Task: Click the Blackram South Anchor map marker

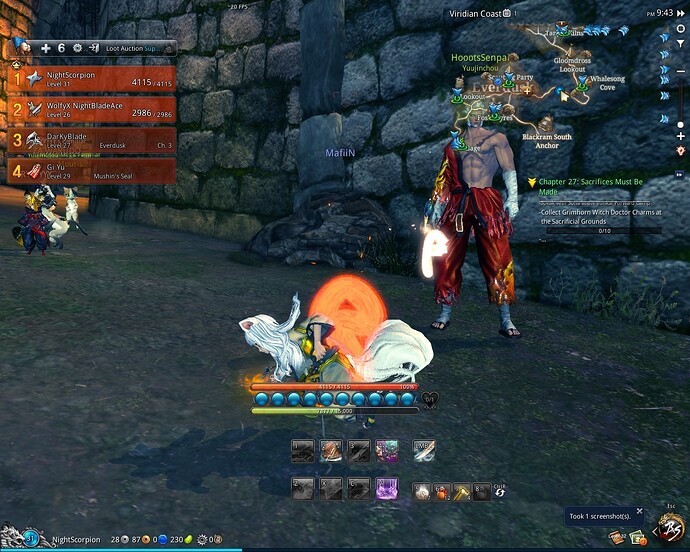Action: [546, 140]
